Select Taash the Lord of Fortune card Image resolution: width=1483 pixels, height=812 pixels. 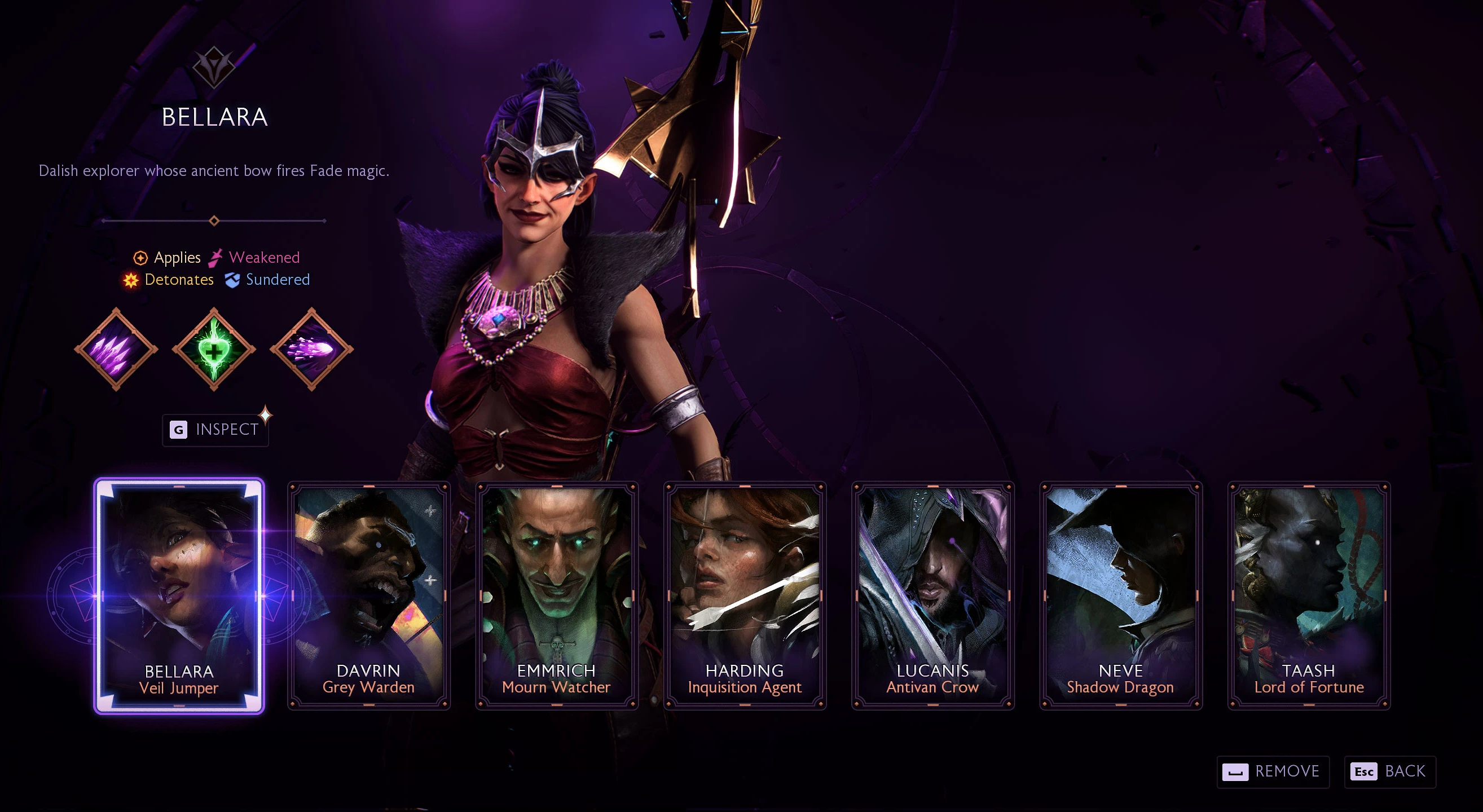point(1309,595)
